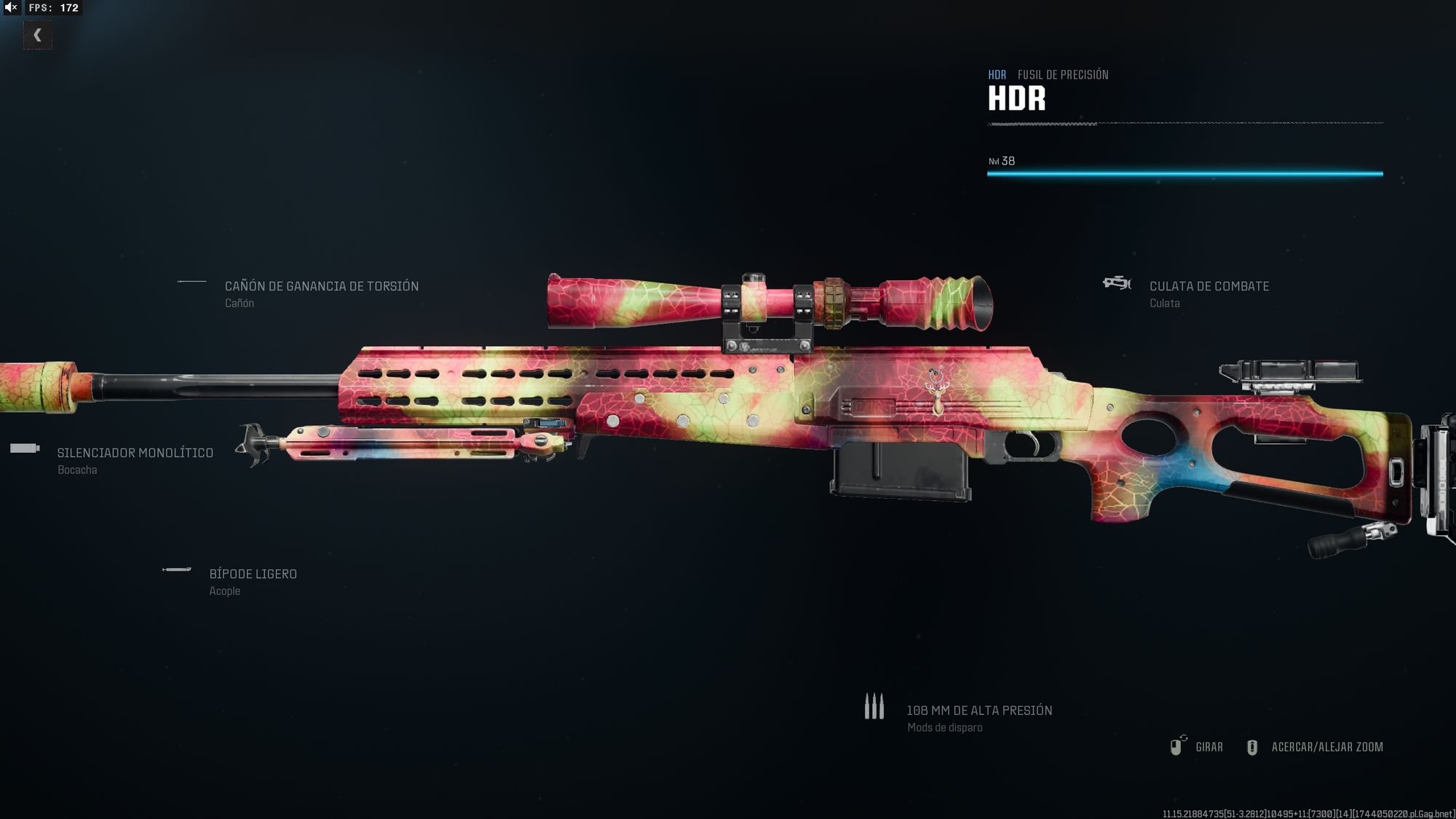Viewport: 1456px width, 819px height.
Task: Click the Nvl 38 progress bar
Action: tap(1184, 174)
